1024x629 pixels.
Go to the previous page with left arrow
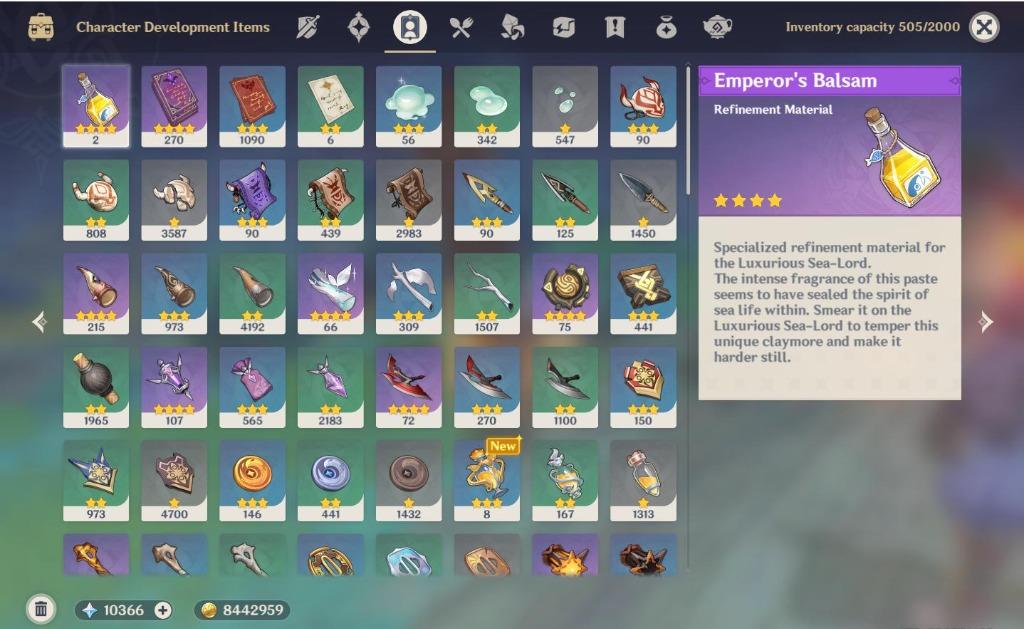pyautogui.click(x=40, y=321)
